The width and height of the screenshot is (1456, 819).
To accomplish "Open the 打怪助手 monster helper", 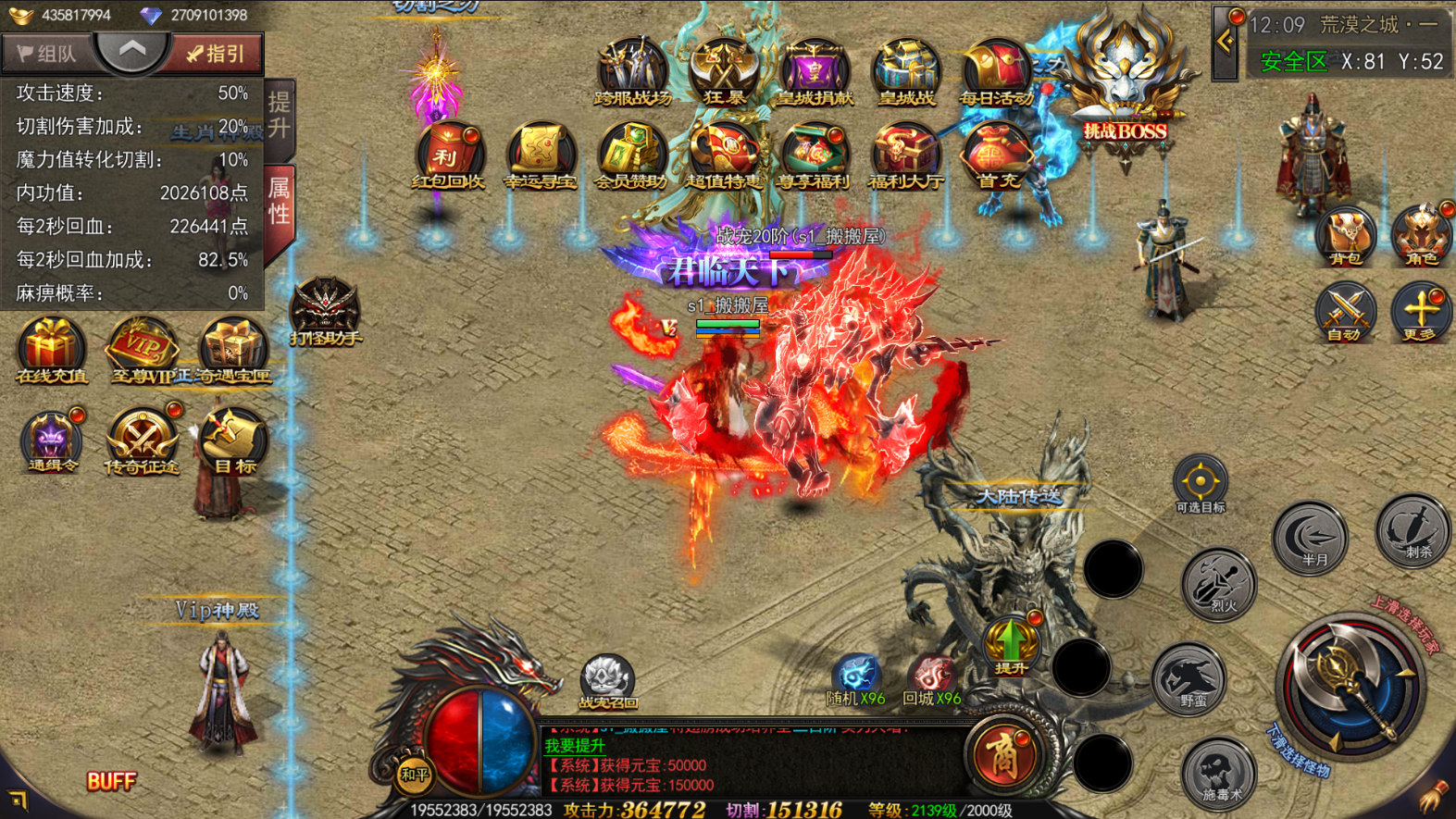I will [325, 310].
